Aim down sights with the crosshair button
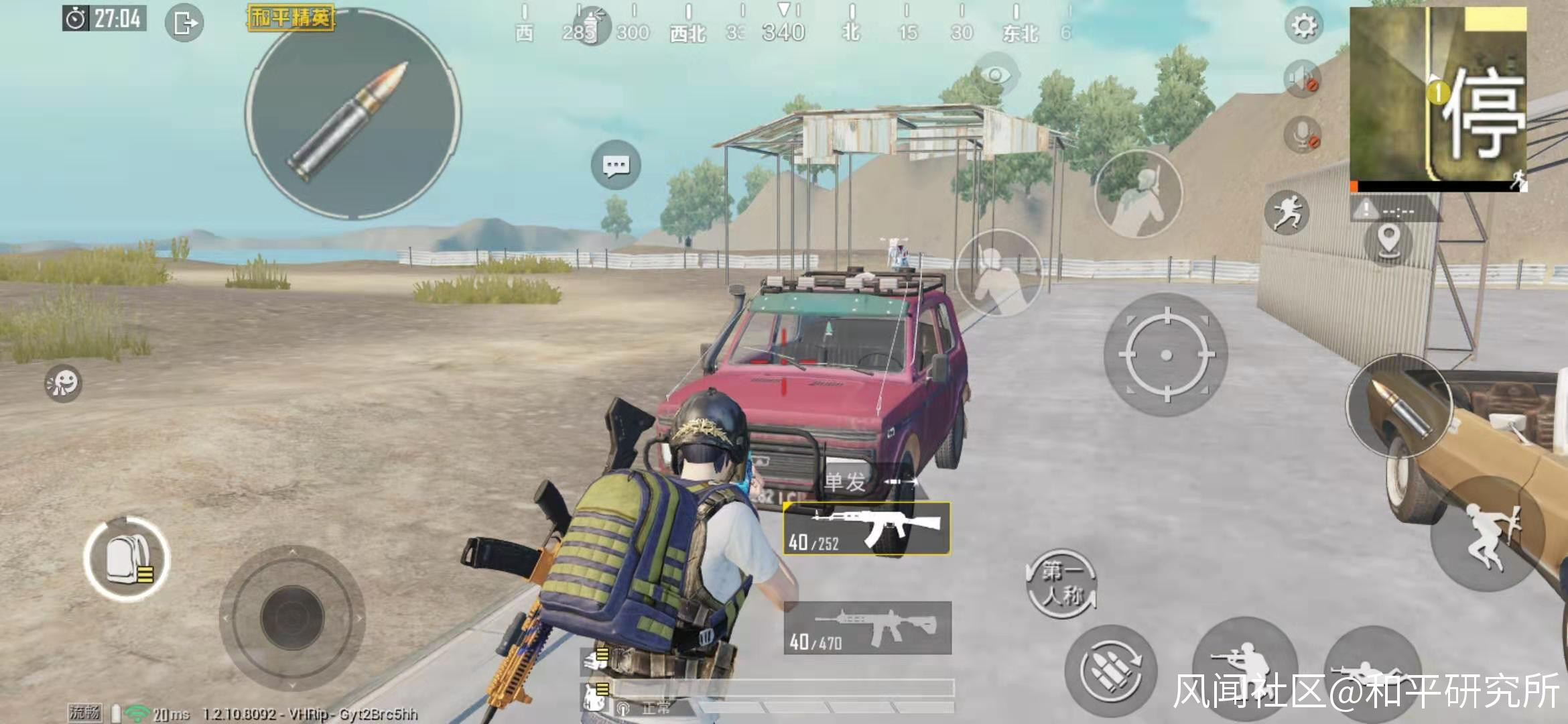 coord(1166,355)
